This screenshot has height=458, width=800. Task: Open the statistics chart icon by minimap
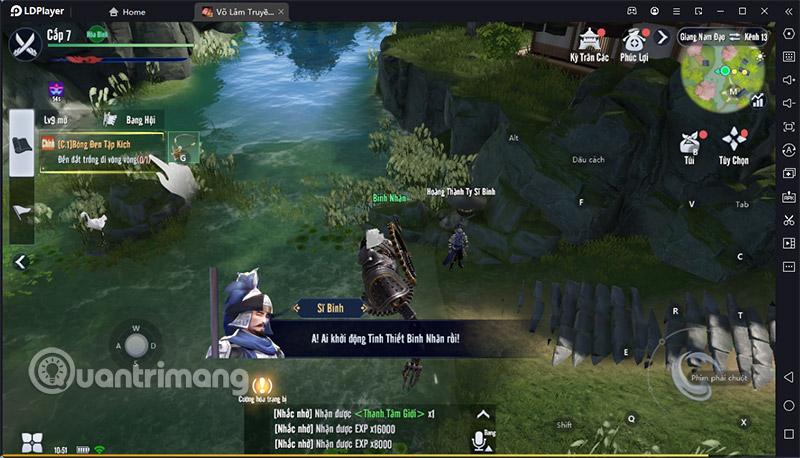[758, 100]
